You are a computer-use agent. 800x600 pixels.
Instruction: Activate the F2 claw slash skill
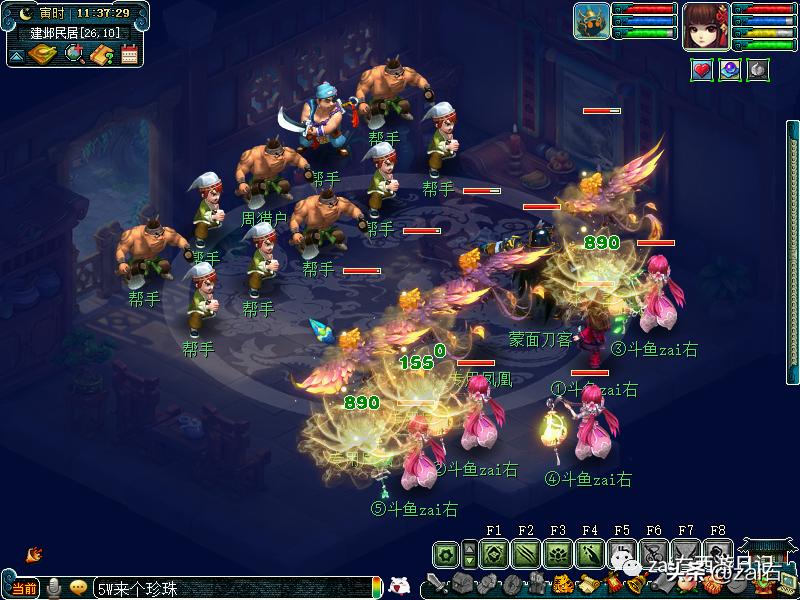(525, 553)
